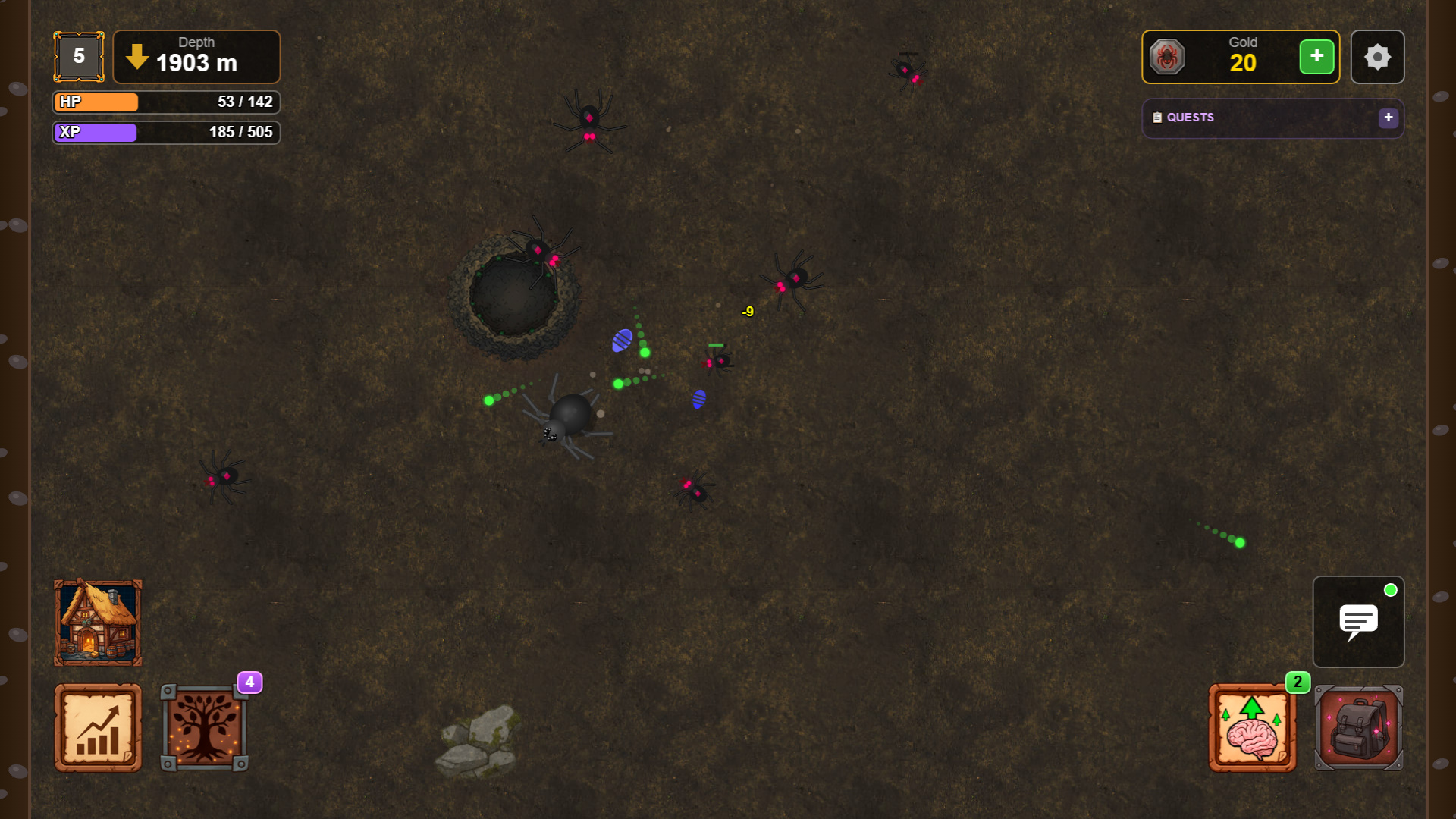
Task: Click the purple badge on skill tree
Action: (248, 682)
